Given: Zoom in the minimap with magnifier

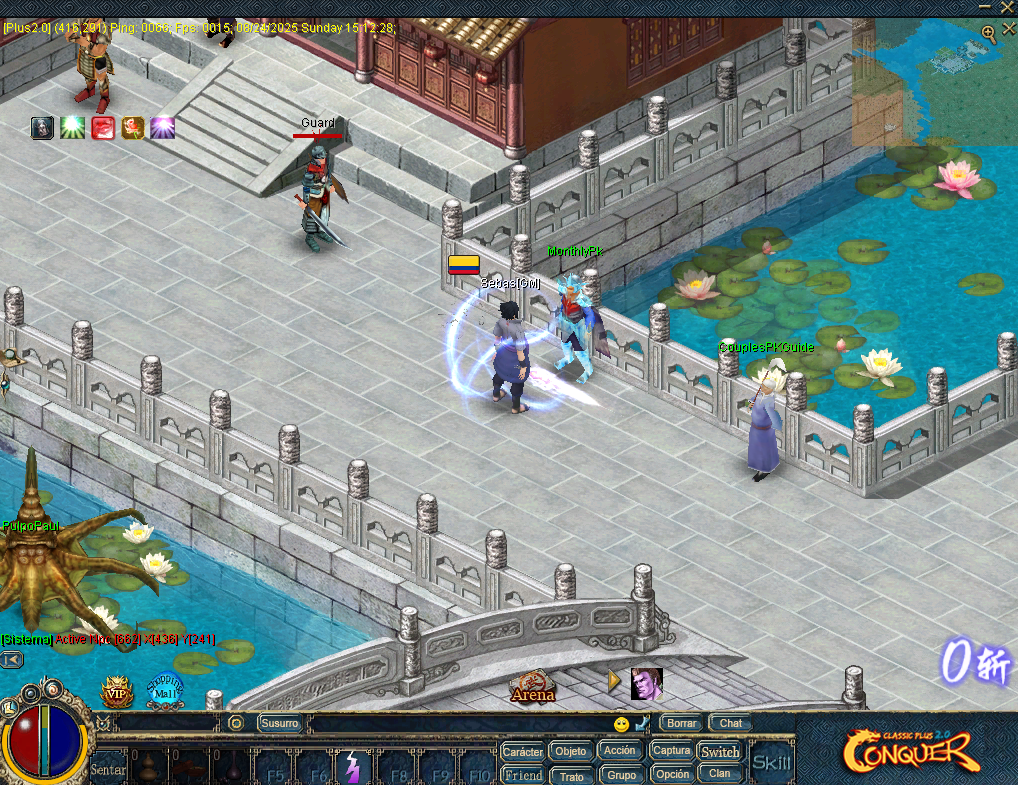Looking at the screenshot, I should pyautogui.click(x=989, y=33).
